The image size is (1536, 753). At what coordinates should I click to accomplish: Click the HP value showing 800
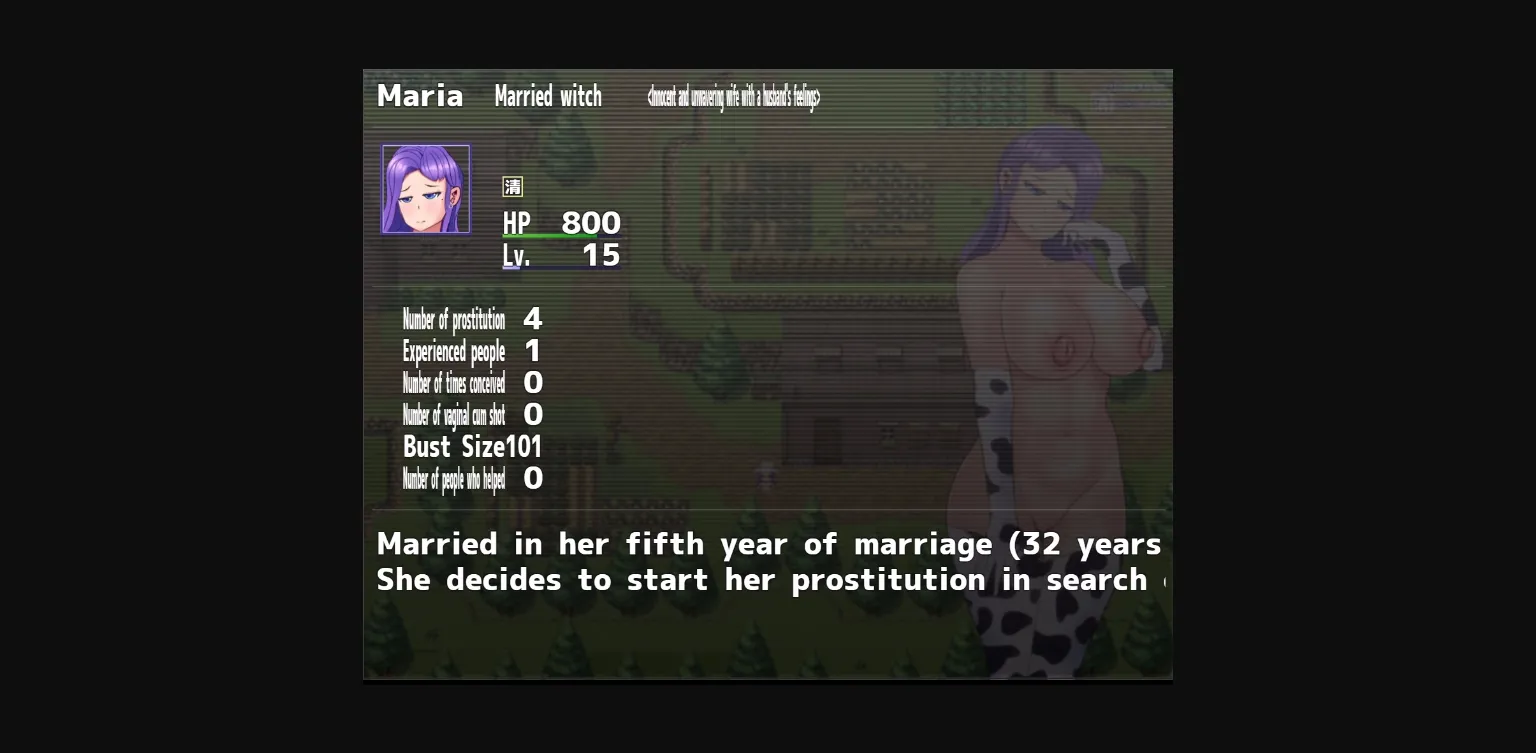coord(591,222)
